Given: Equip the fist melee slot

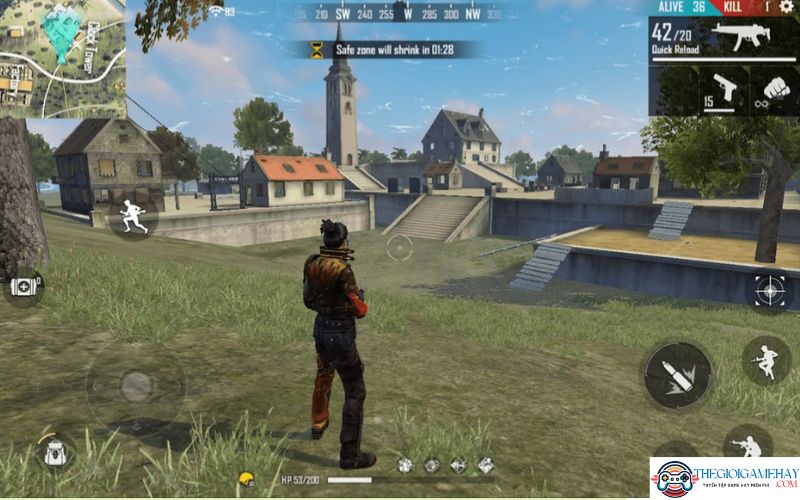Looking at the screenshot, I should click(x=775, y=90).
